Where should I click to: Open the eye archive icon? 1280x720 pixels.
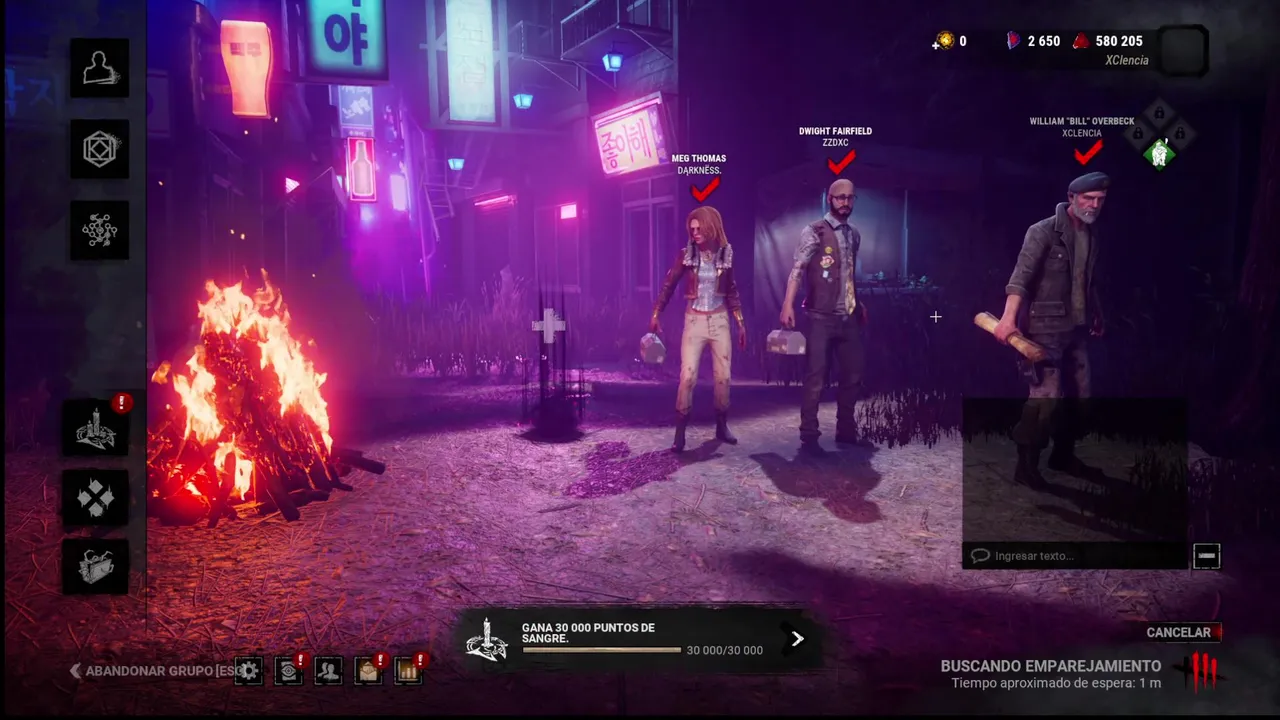click(288, 670)
